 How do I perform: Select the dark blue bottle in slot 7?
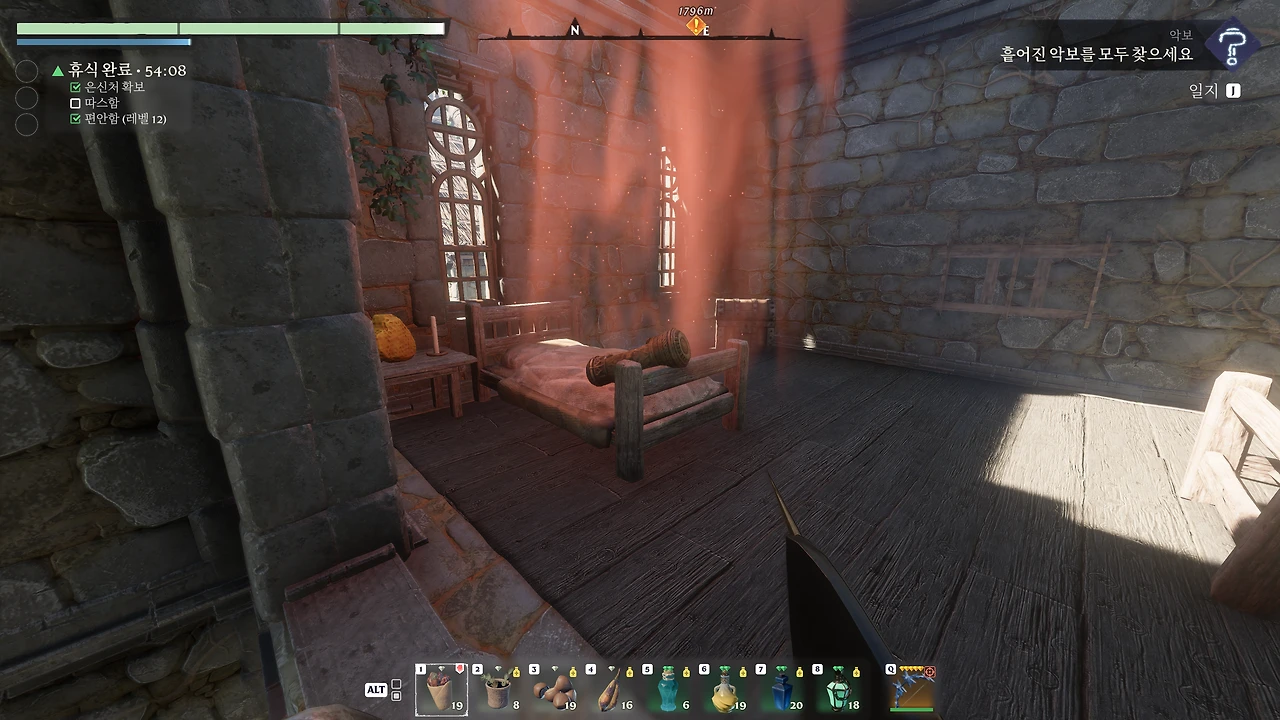(x=781, y=691)
